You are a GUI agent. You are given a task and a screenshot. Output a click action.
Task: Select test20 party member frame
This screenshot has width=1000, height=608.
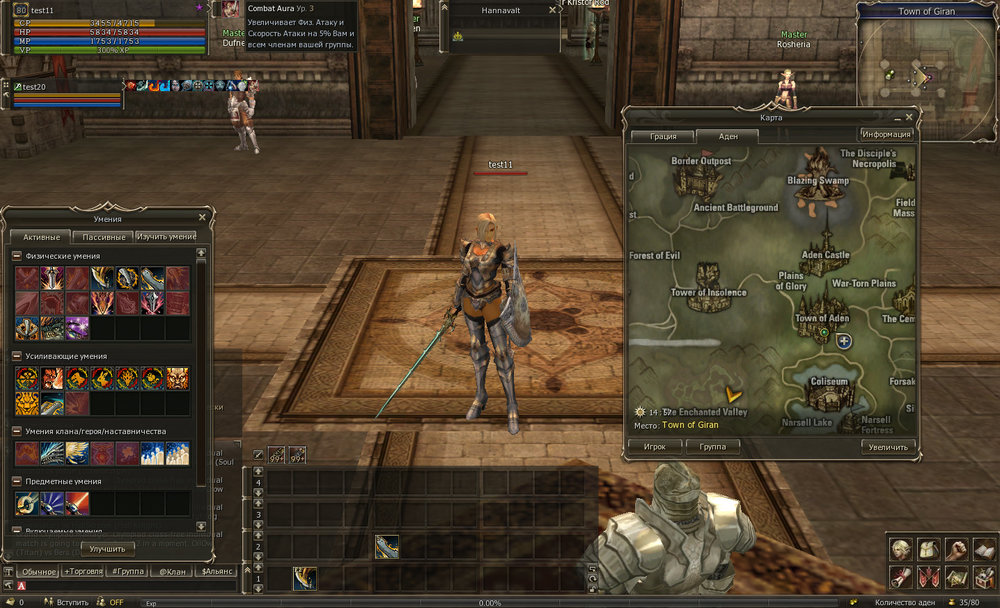(x=65, y=94)
